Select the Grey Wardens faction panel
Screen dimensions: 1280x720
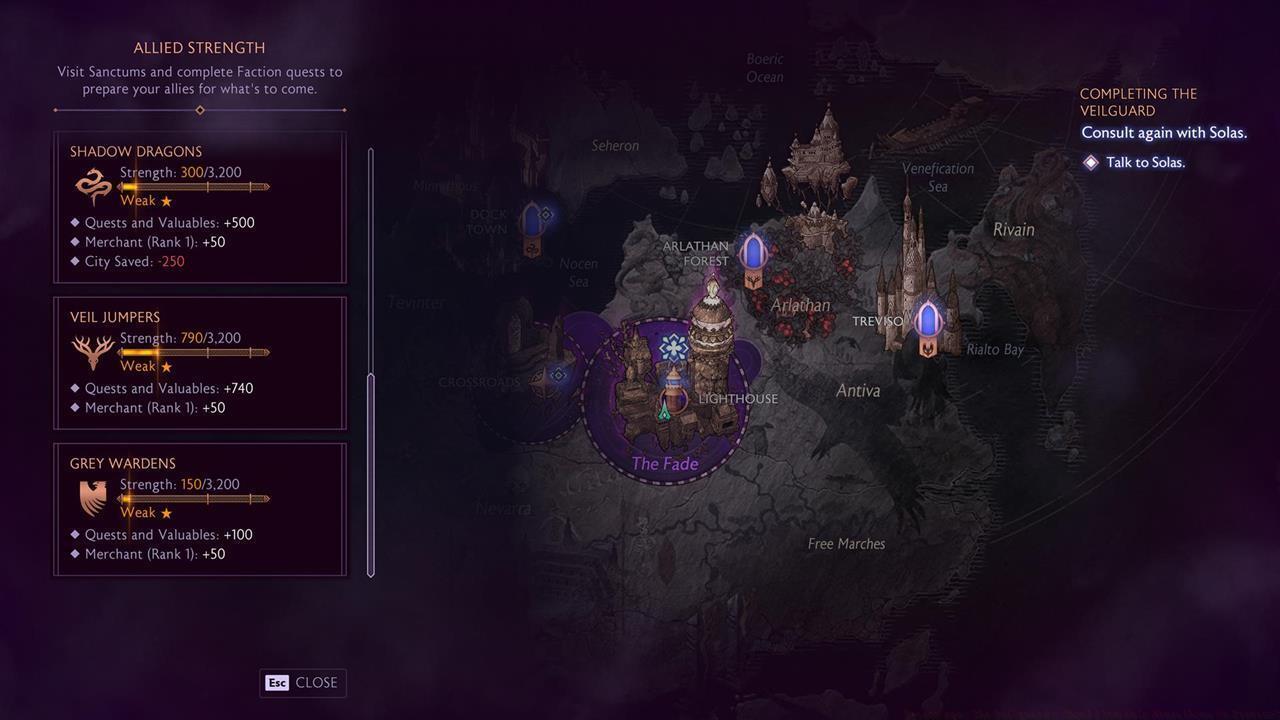point(199,508)
